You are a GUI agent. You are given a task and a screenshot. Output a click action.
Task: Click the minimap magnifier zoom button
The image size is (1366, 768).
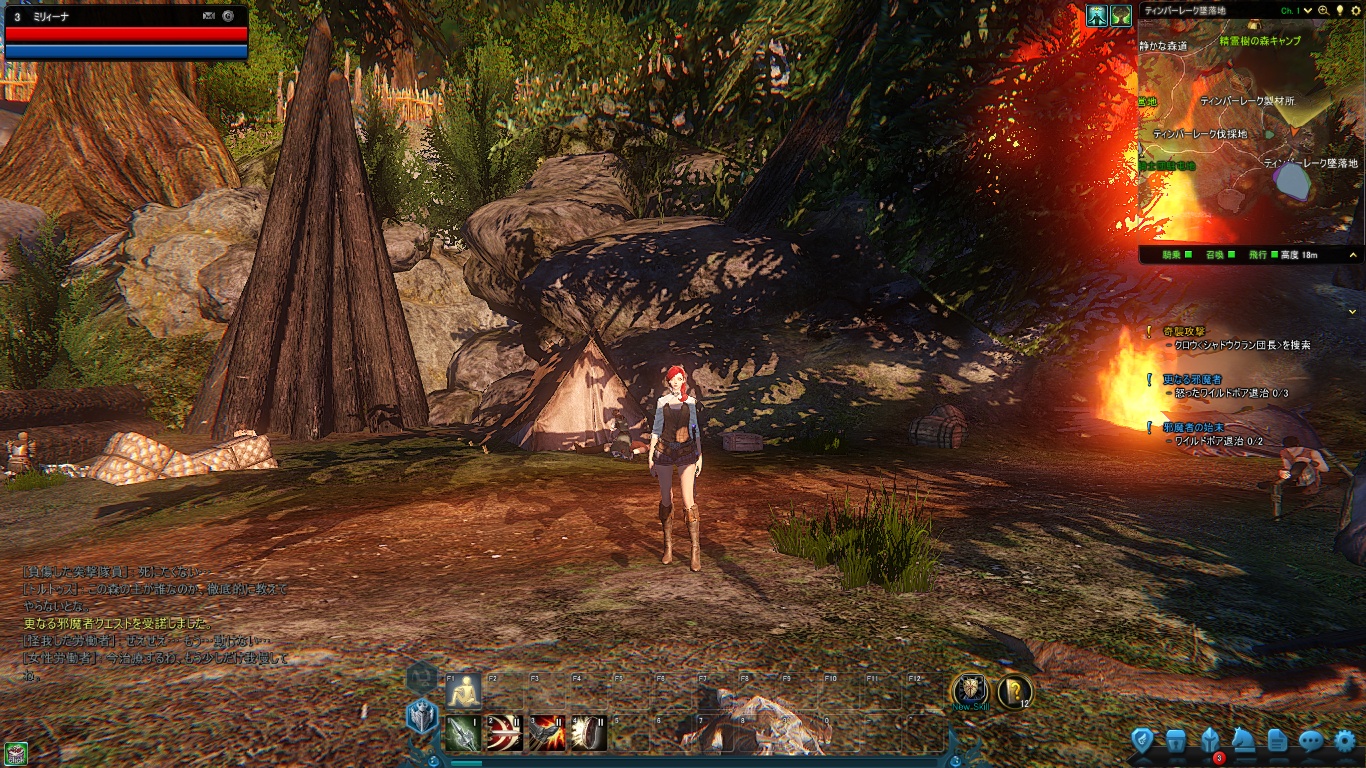1324,10
